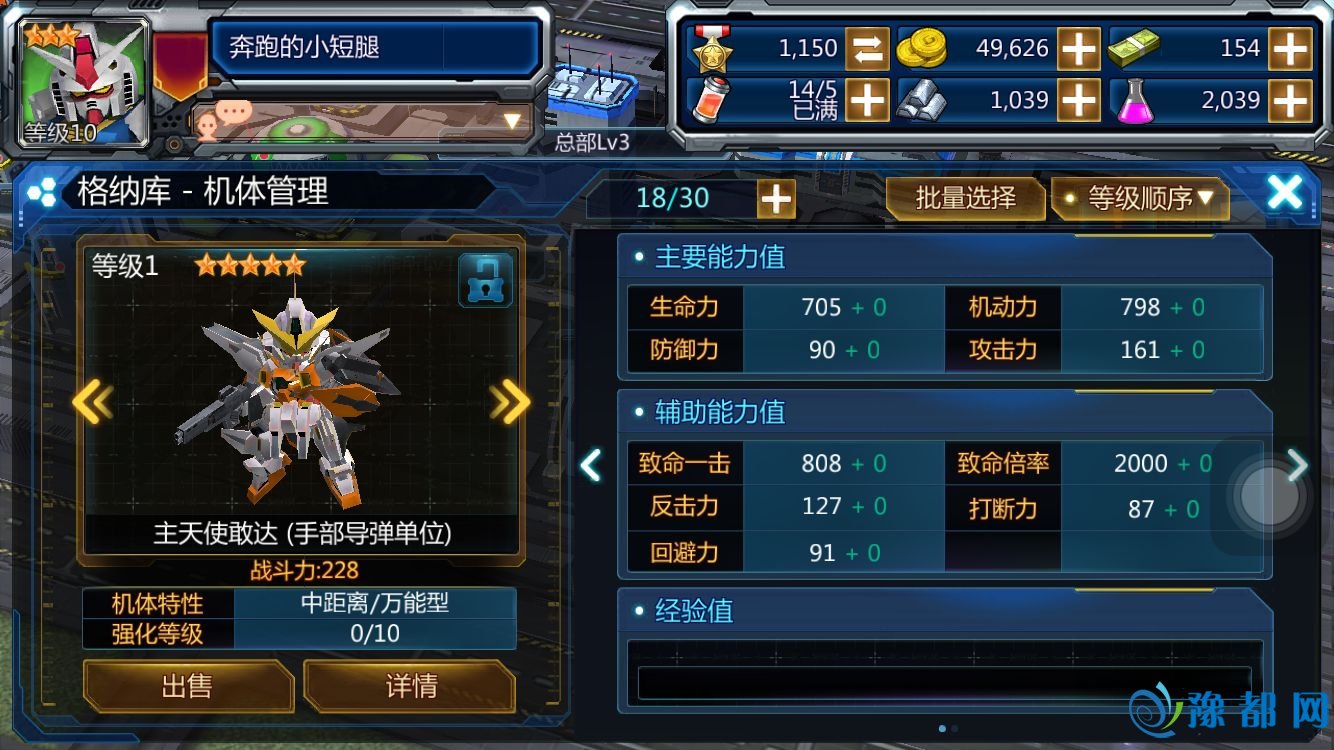
Task: Go to the previous stats page
Action: point(591,464)
